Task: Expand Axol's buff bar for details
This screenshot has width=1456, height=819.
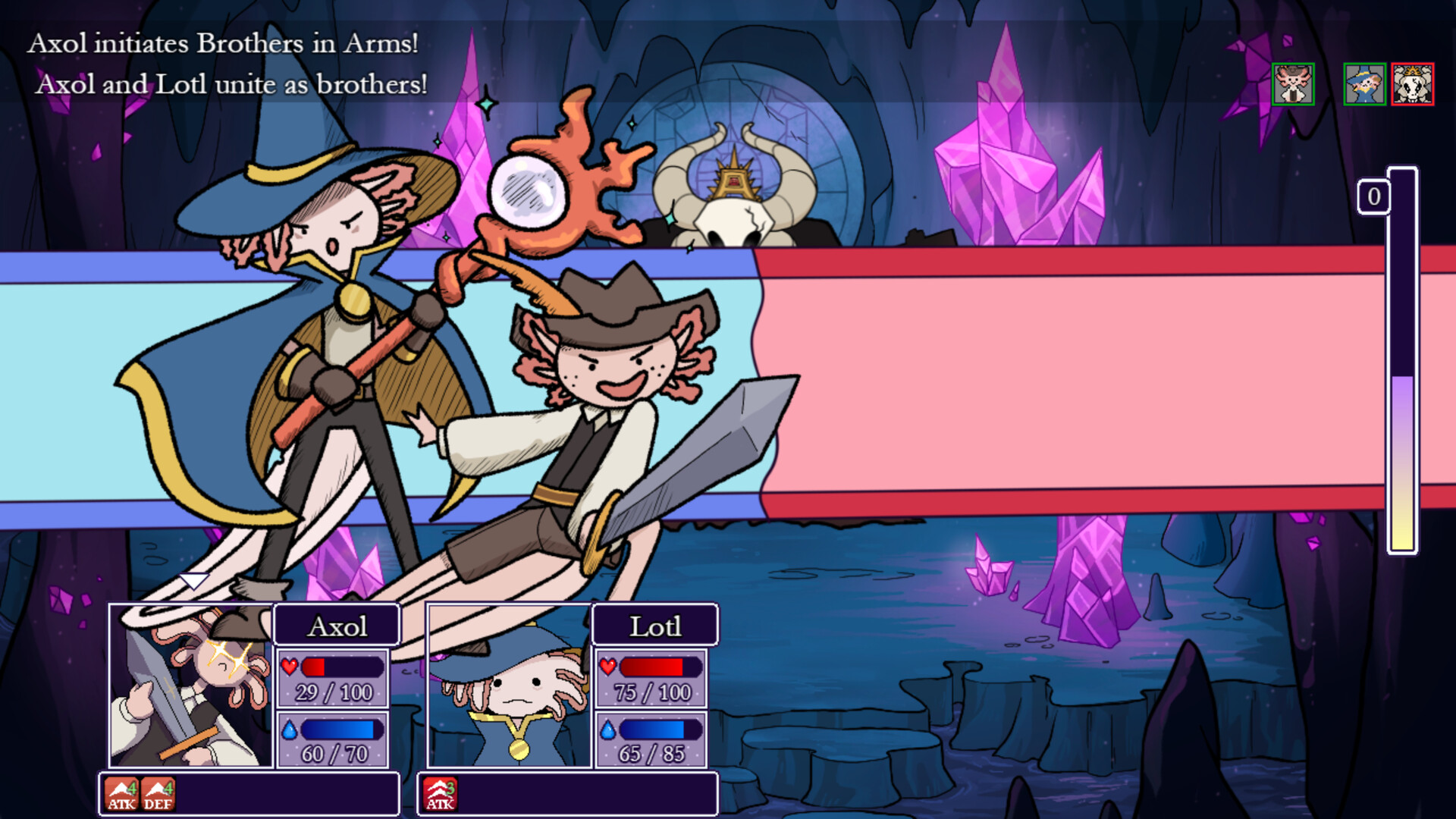Action: coord(250,795)
